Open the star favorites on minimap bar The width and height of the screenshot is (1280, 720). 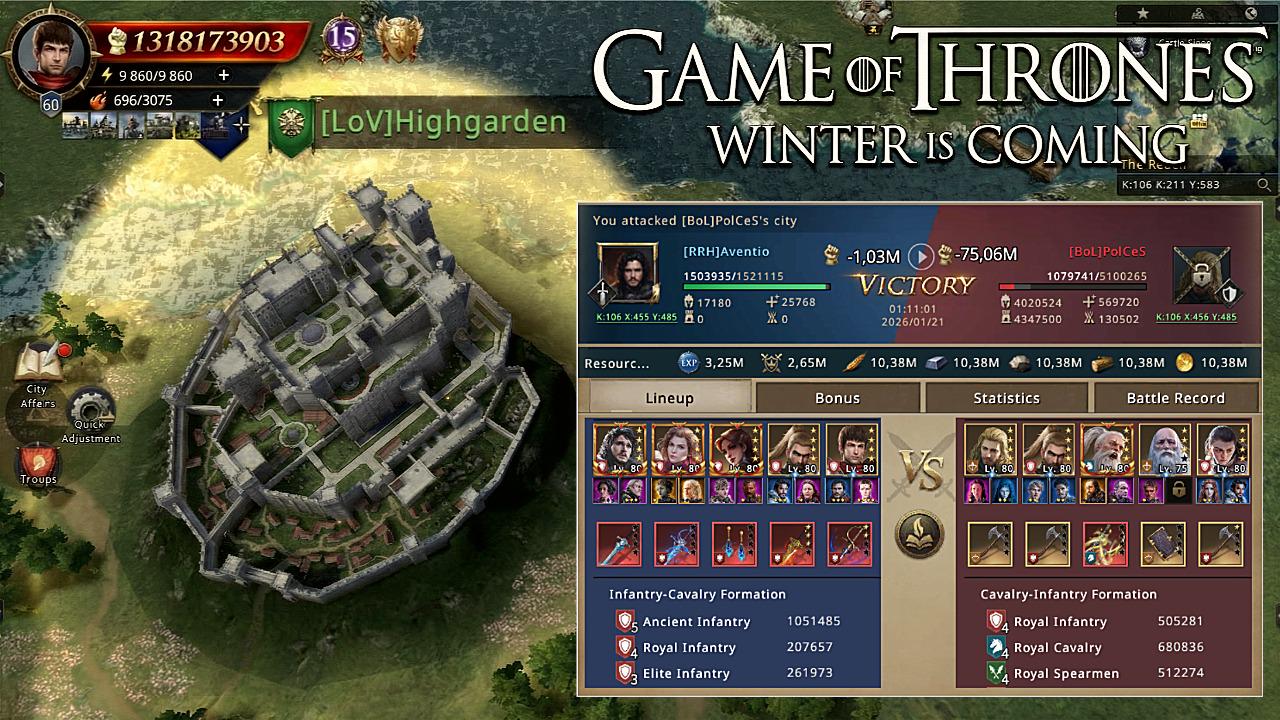tap(1143, 13)
